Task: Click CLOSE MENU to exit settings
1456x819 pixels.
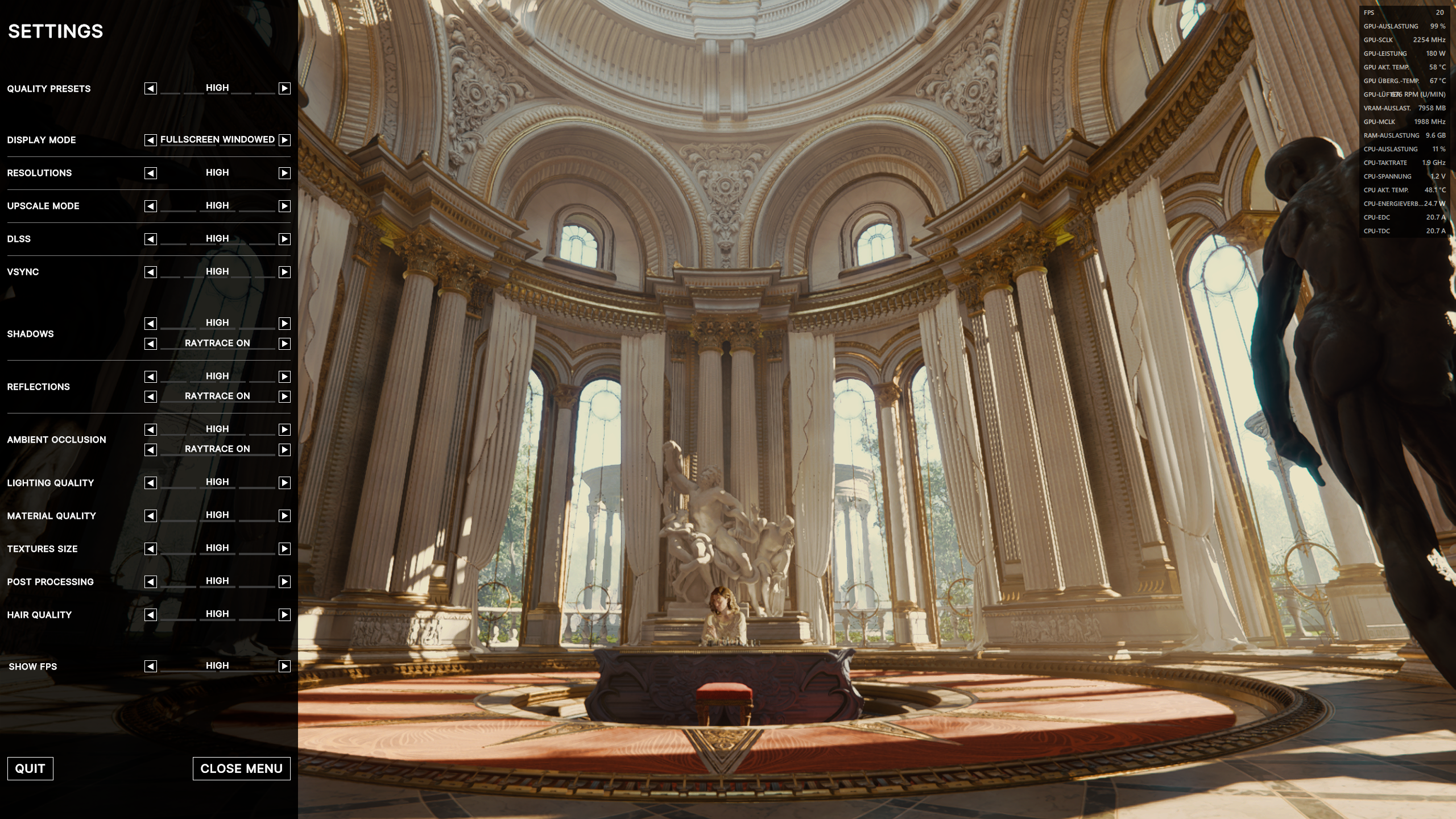Action: [242, 768]
